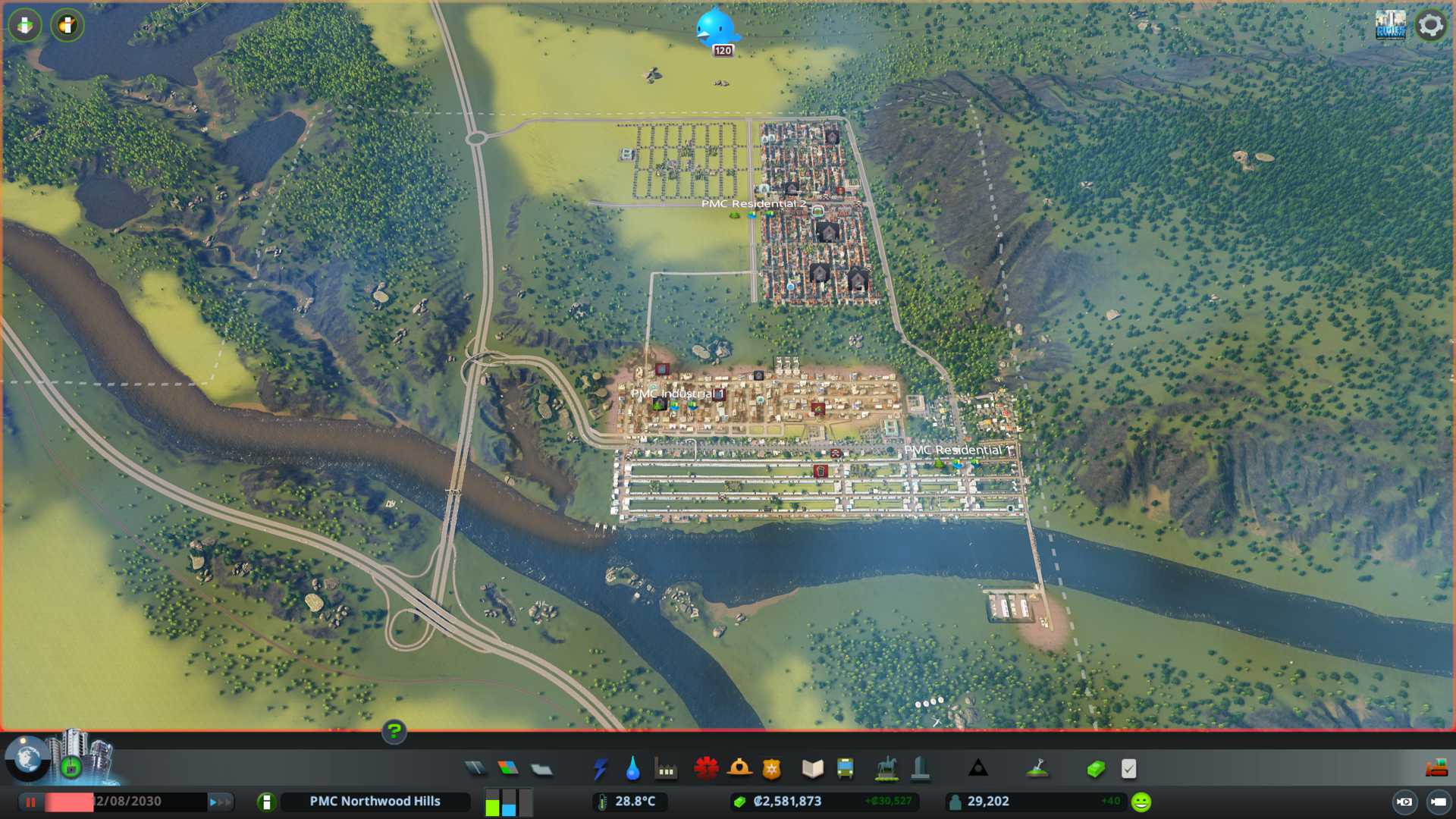Select the Zoning tool
Screen dimensions: 1456x819
[508, 769]
